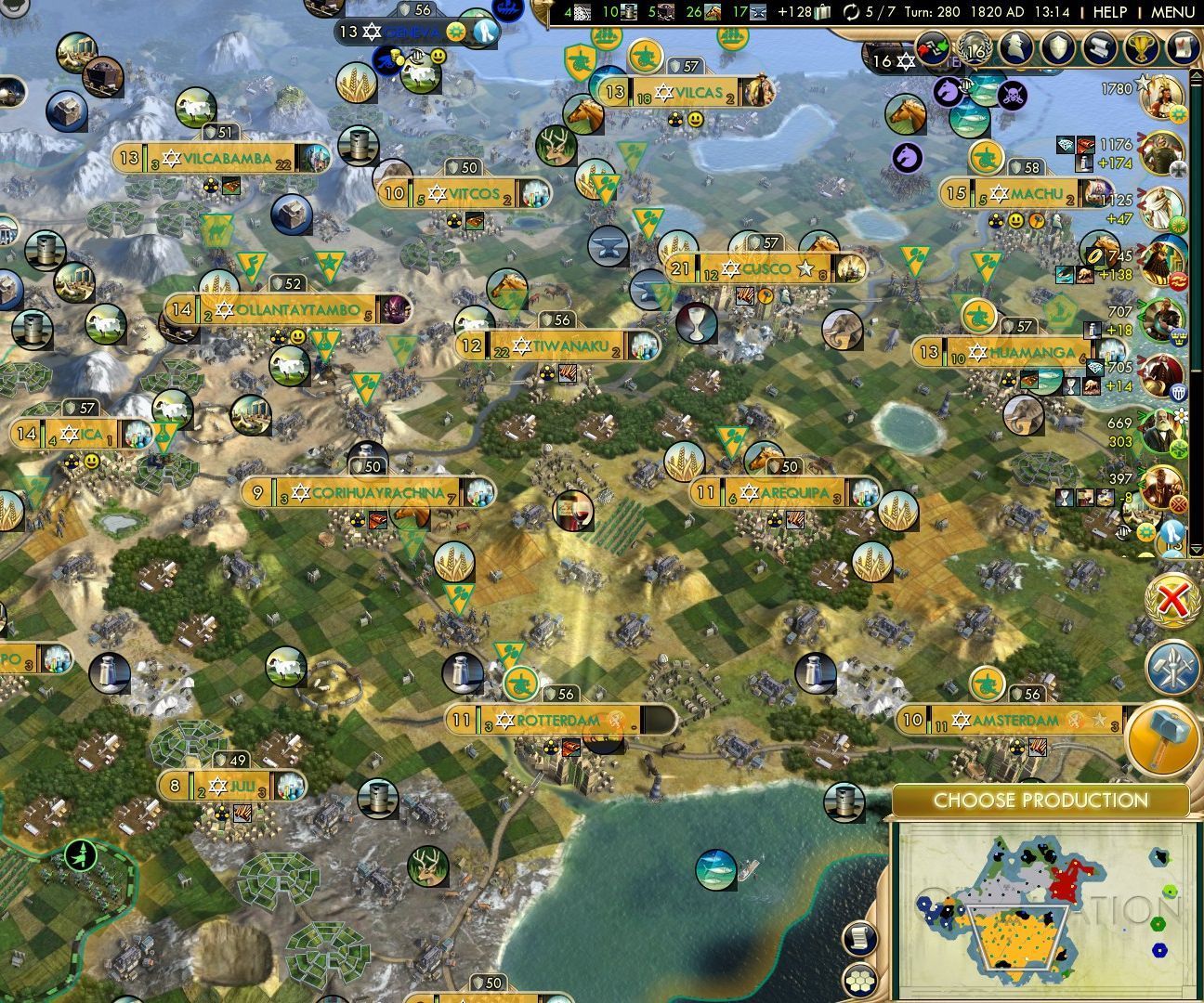Open the checklist scroll additional information icon
This screenshot has width=1204, height=1003.
[1181, 47]
